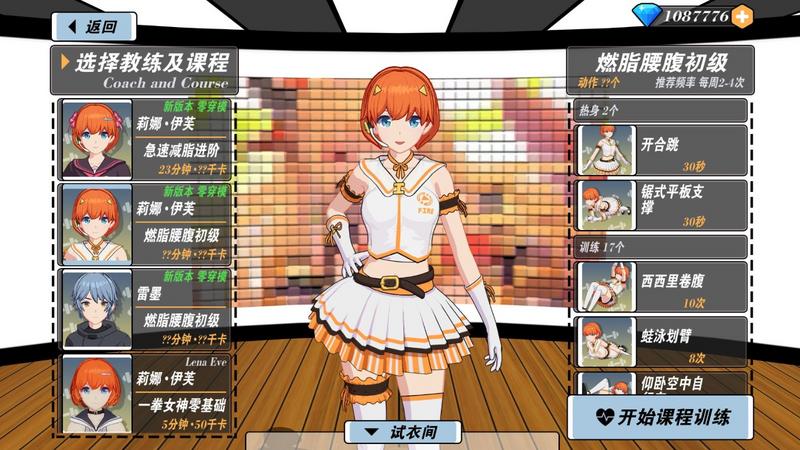Start training with 开始课程训练
This screenshot has width=800, height=450.
tap(660, 416)
